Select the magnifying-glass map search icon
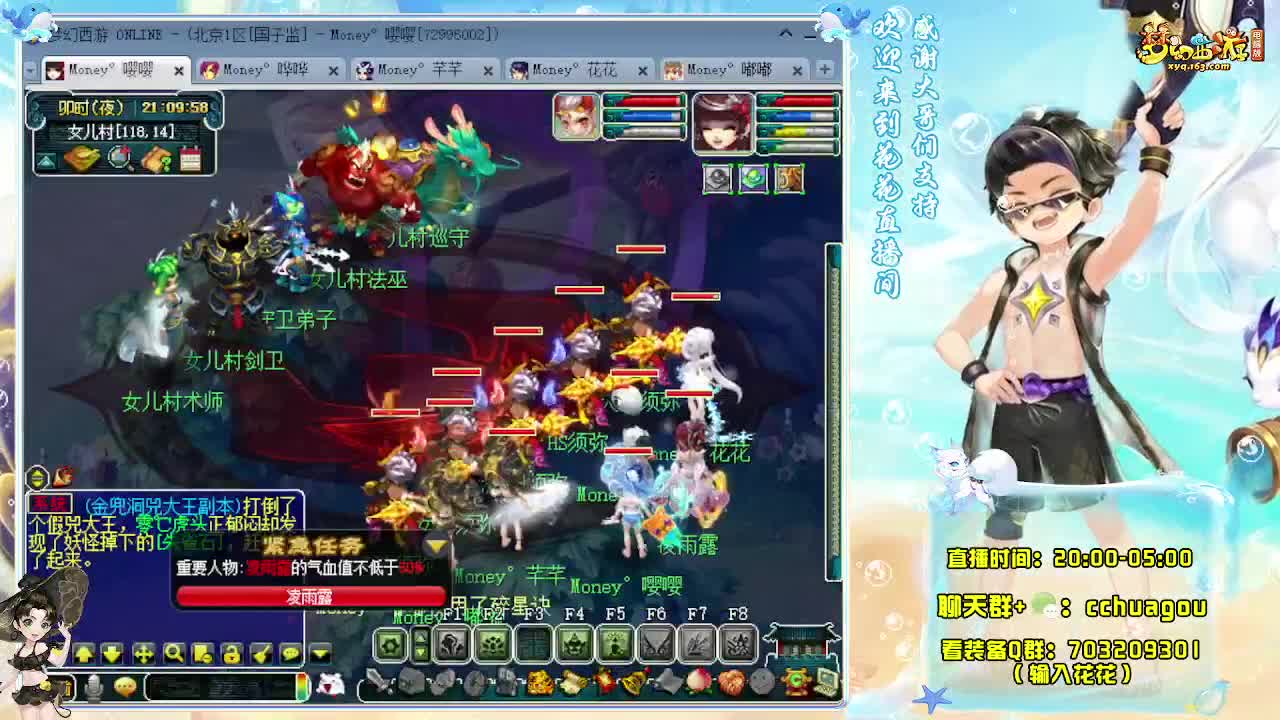Image resolution: width=1280 pixels, height=720 pixels. (119, 158)
